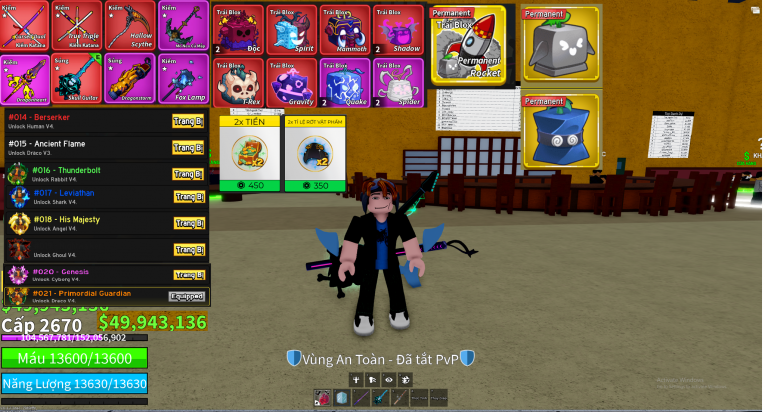Equip the #020 Genesis title
The width and height of the screenshot is (765, 412).
click(188, 274)
